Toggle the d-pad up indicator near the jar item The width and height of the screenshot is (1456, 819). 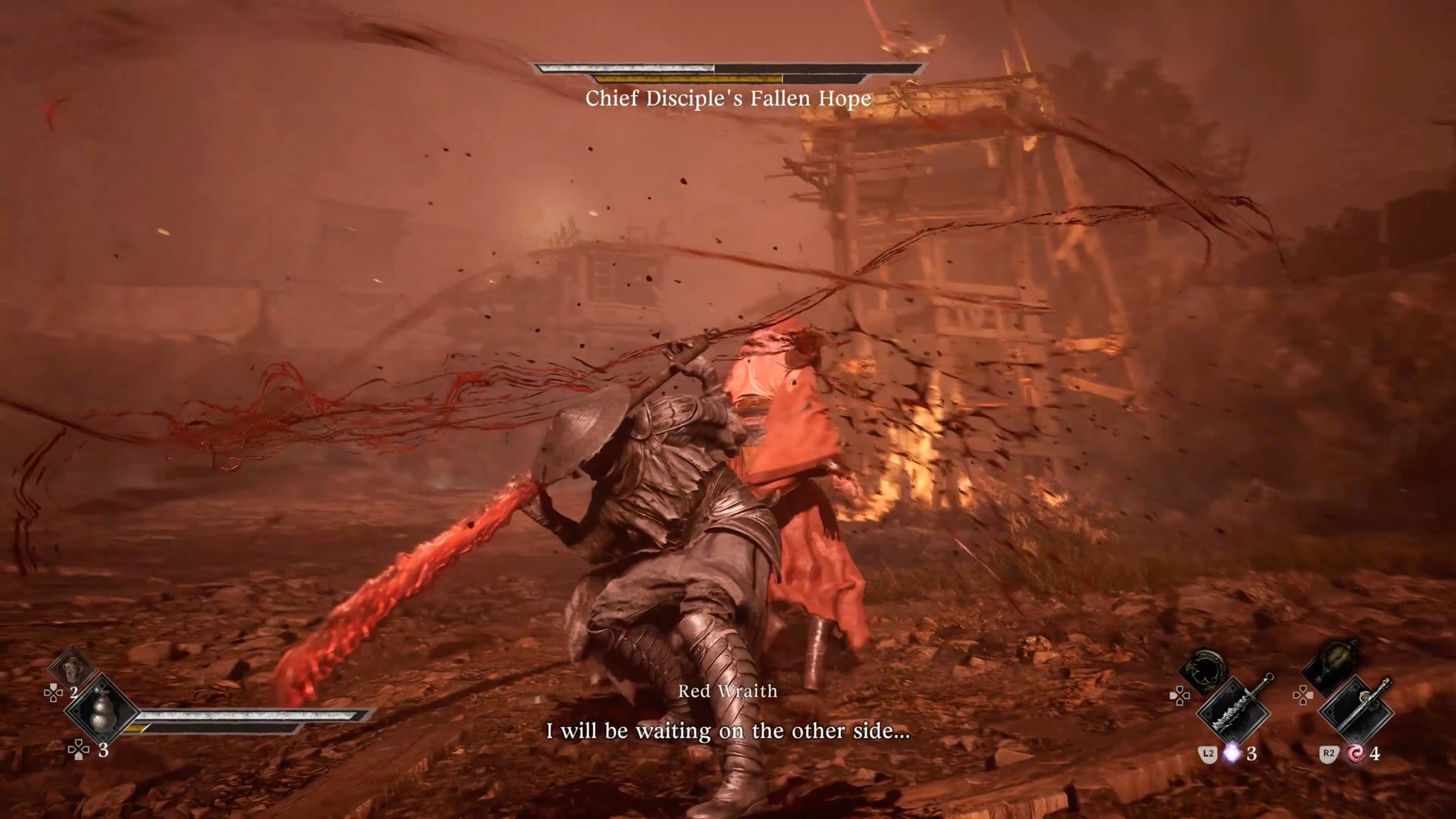tap(54, 693)
